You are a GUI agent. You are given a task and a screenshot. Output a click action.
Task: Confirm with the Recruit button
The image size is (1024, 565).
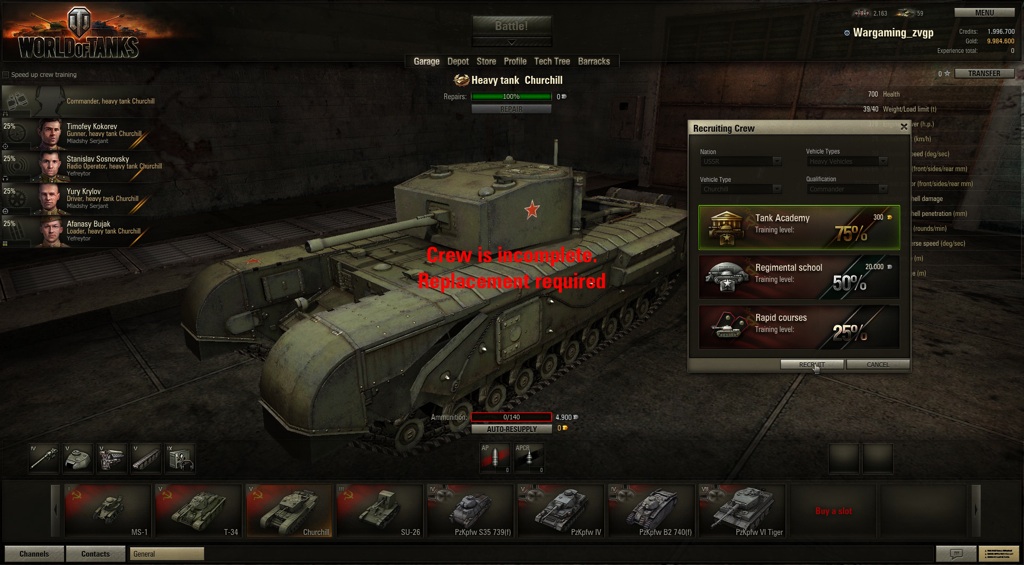point(811,365)
